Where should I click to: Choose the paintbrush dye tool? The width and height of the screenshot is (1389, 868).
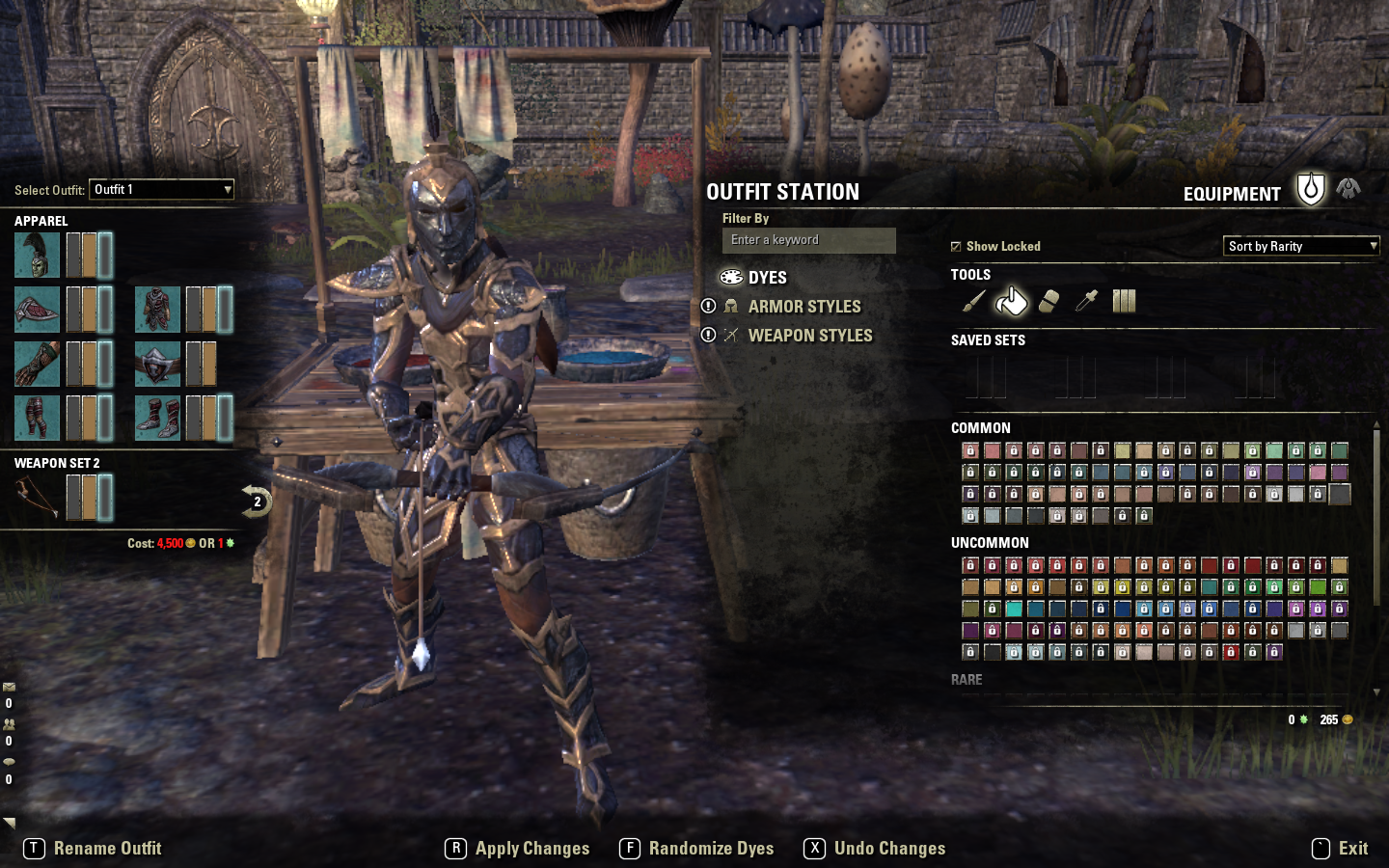point(973,302)
